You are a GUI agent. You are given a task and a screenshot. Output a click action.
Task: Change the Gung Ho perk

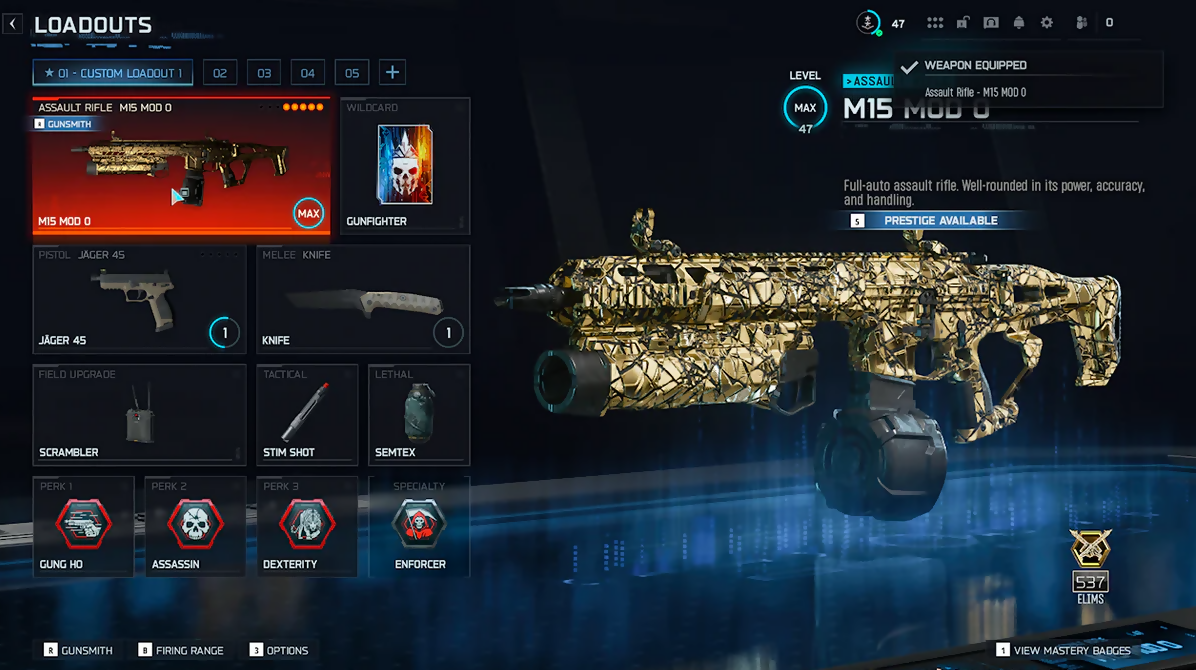(x=84, y=526)
